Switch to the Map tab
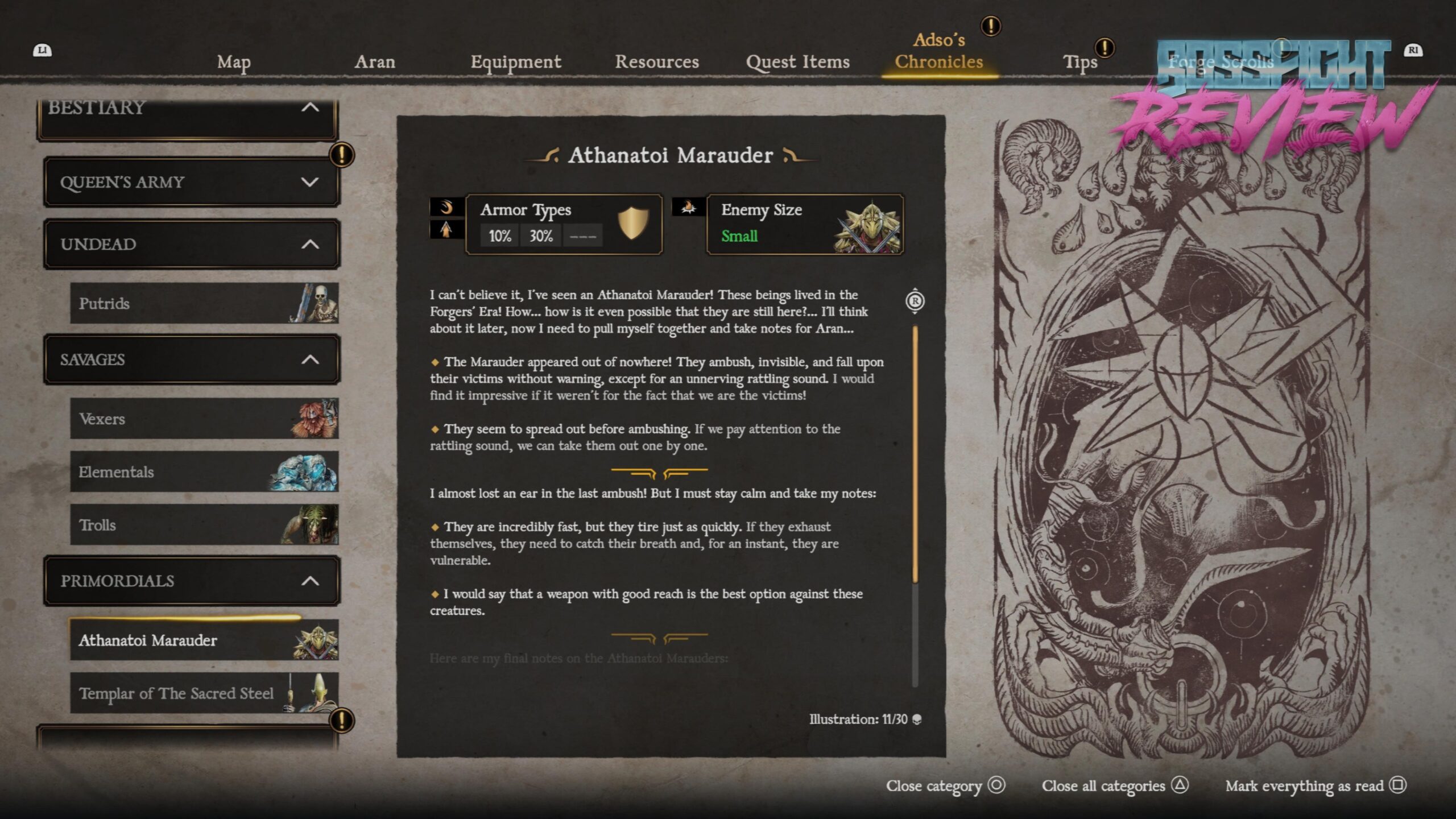 (x=234, y=61)
